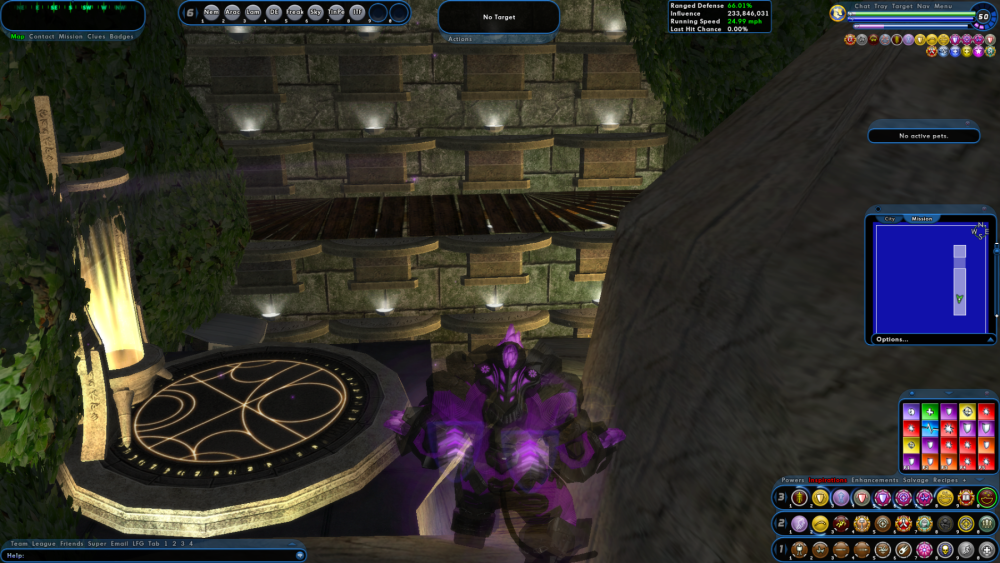1000x563 pixels.
Task: Open the Powers window tab
Action: (x=793, y=480)
